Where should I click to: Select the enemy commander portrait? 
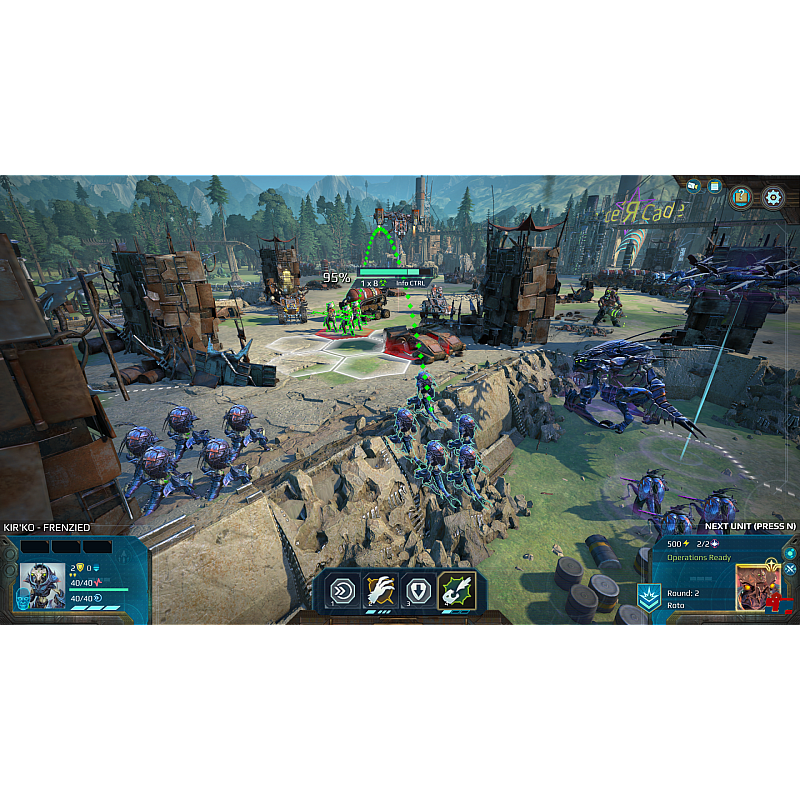[757, 587]
